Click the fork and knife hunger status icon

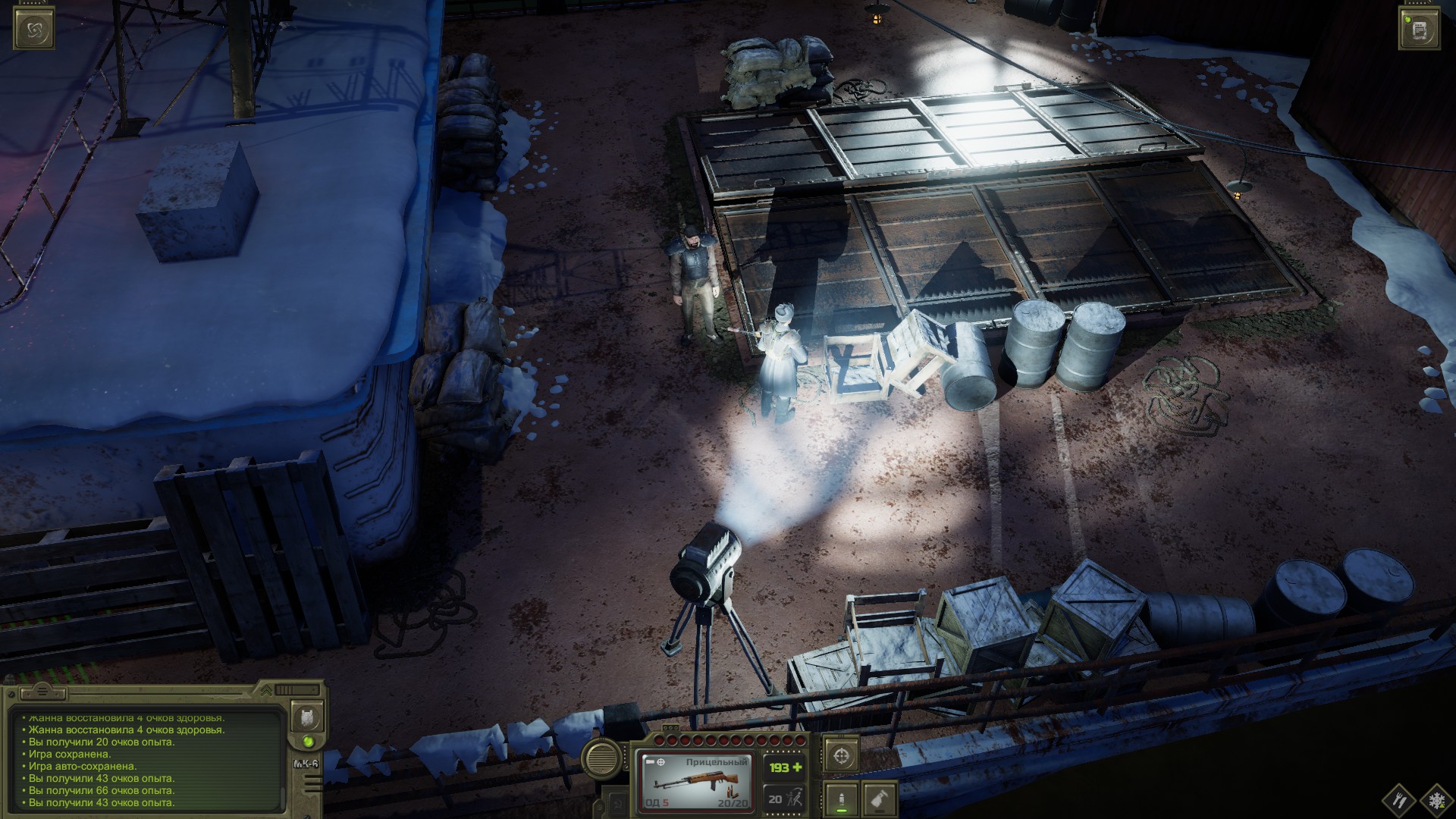1399,799
